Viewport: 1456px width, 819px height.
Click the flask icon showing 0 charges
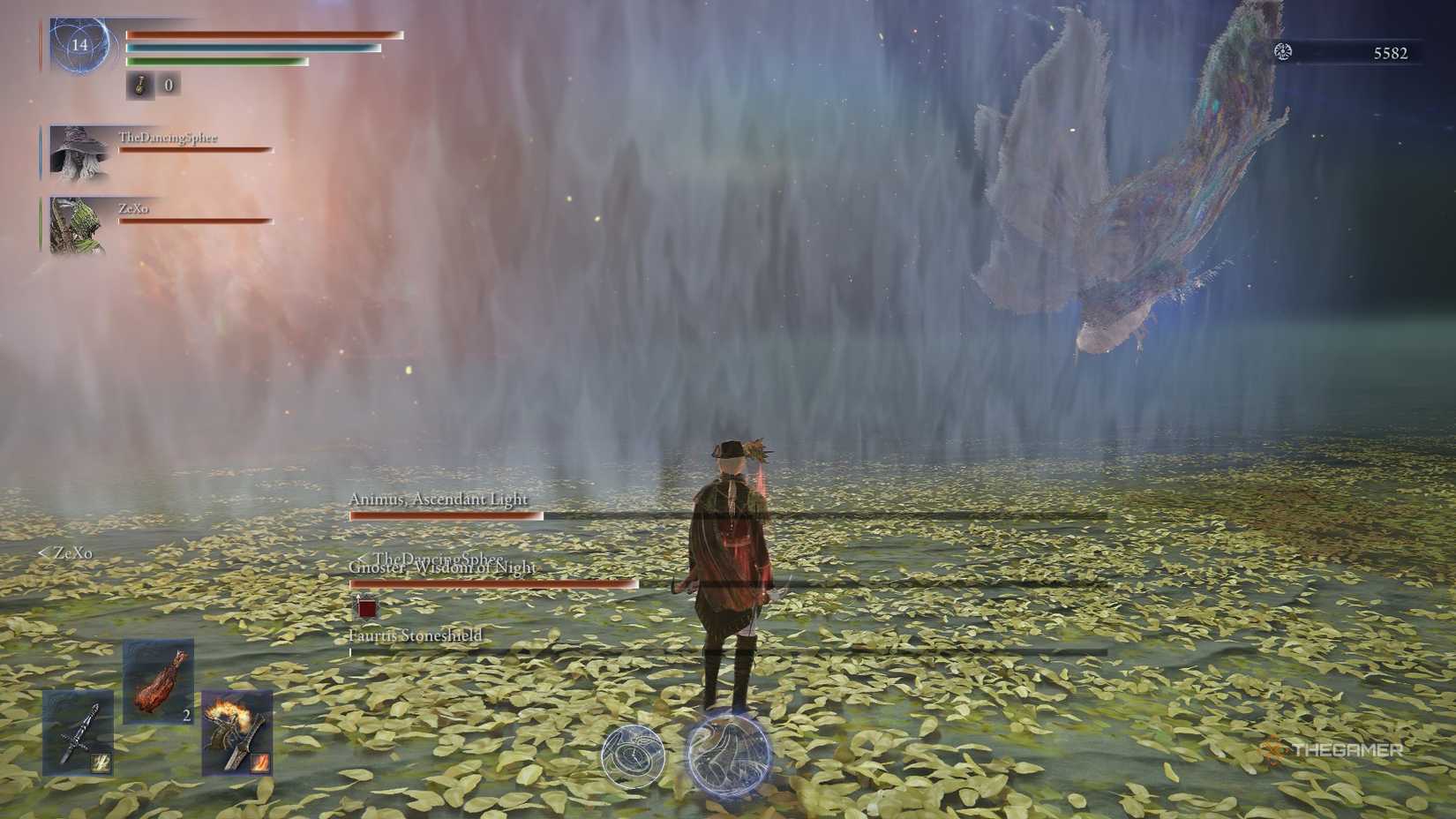coord(139,86)
